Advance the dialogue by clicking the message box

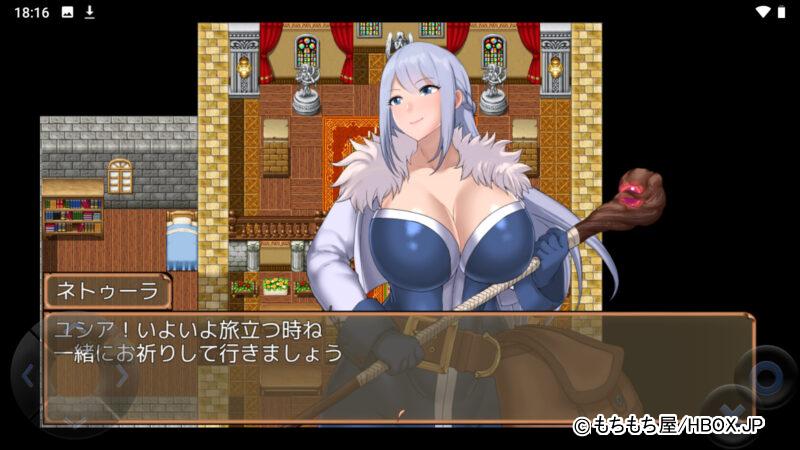click(x=398, y=367)
